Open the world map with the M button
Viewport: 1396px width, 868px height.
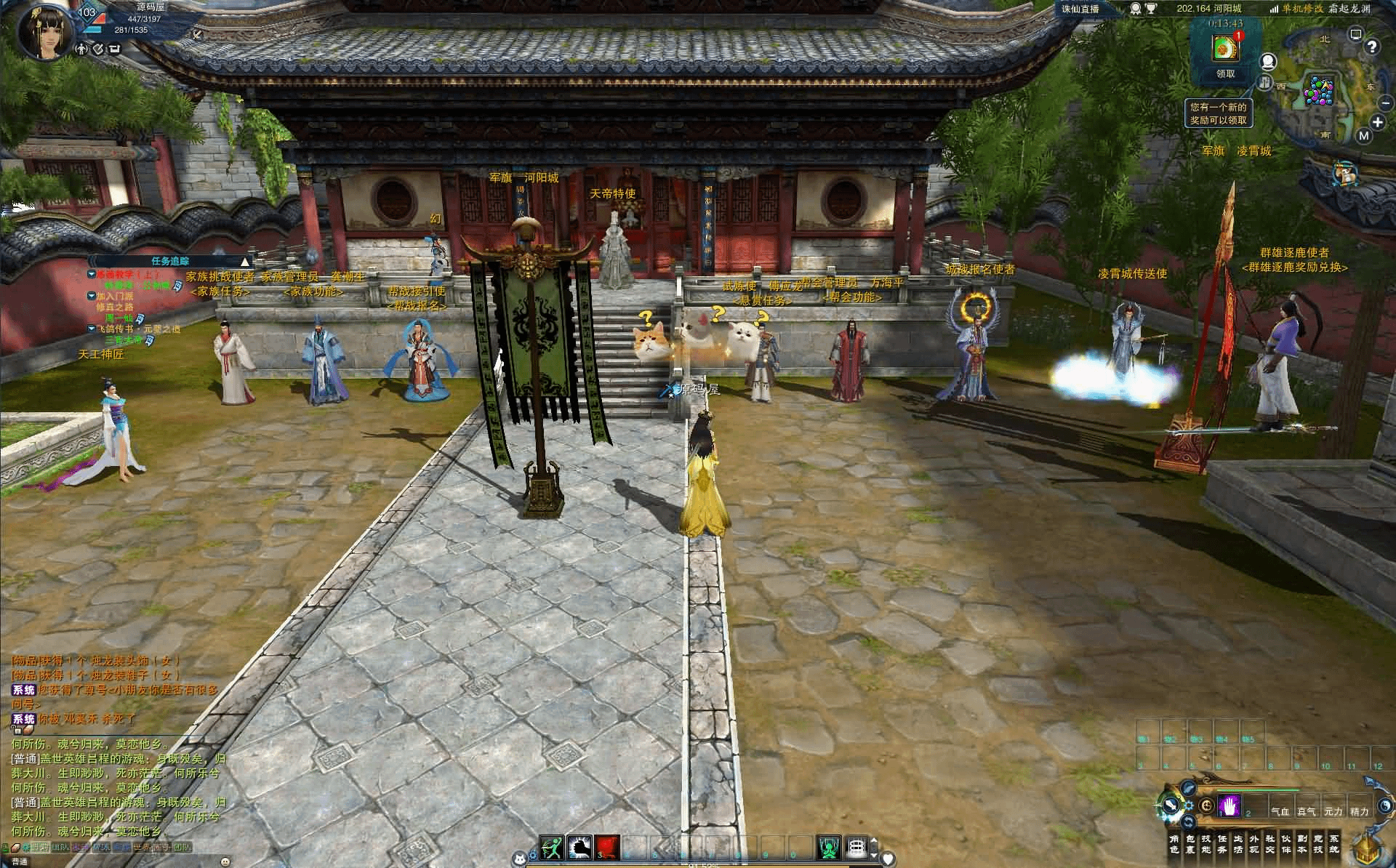[1363, 135]
